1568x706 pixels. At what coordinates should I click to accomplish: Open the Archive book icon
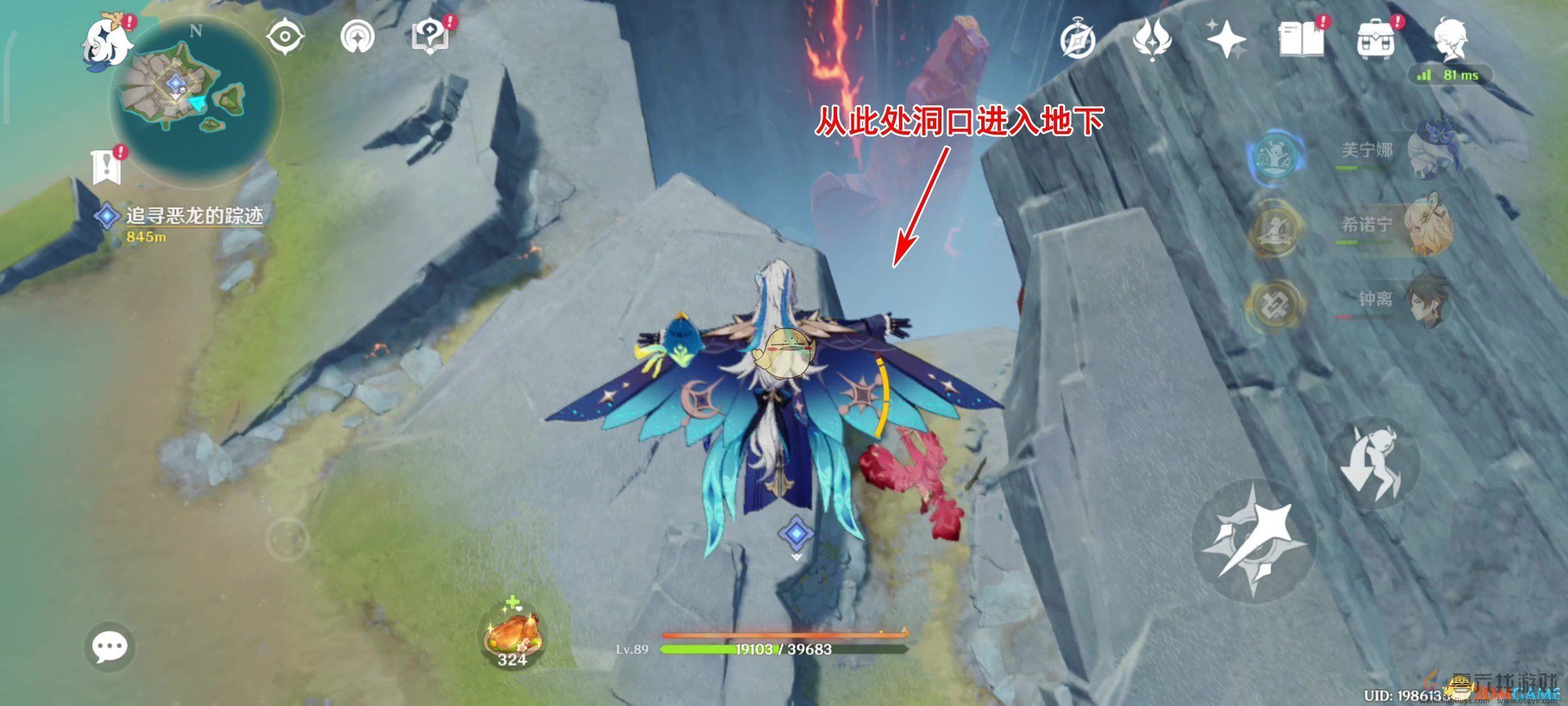(1301, 39)
